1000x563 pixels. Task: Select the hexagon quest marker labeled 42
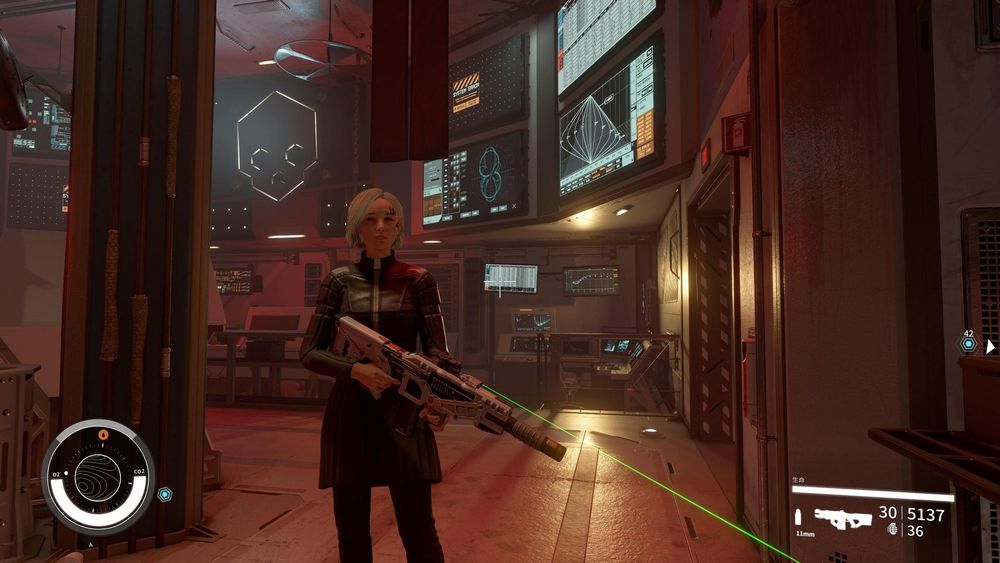[968, 345]
